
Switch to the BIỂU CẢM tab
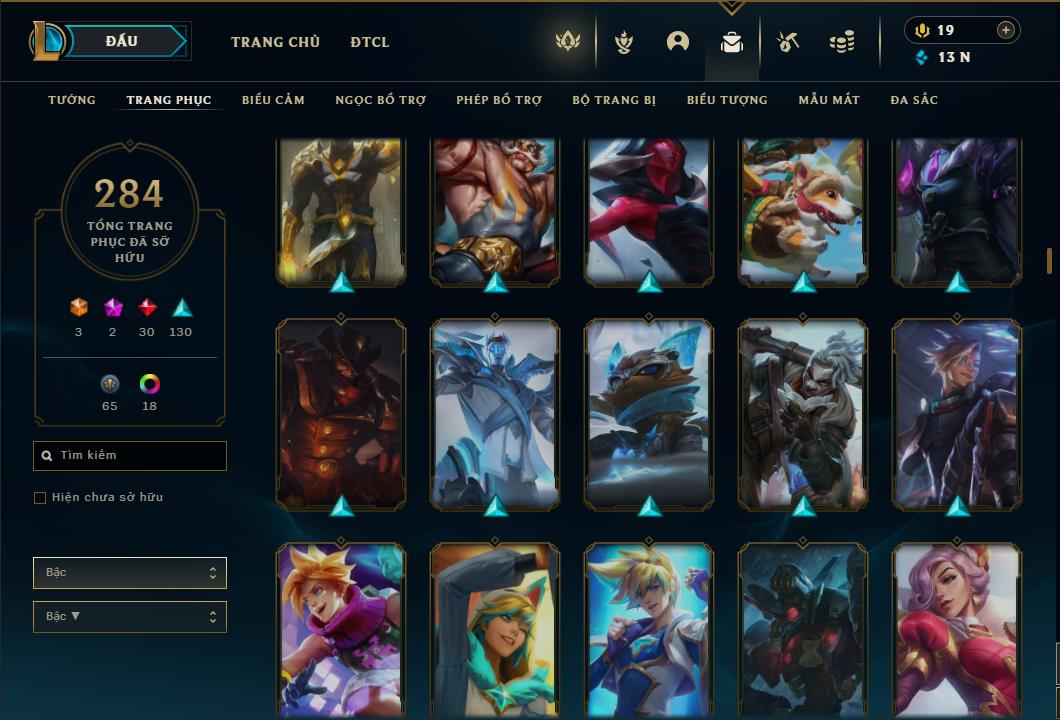pyautogui.click(x=273, y=100)
